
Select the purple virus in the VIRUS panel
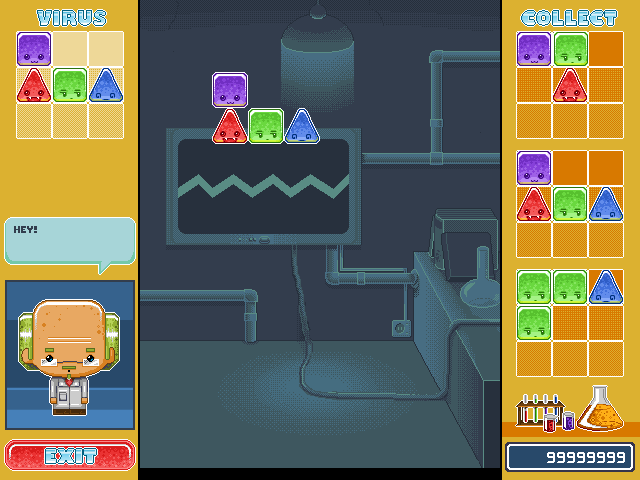[34, 49]
